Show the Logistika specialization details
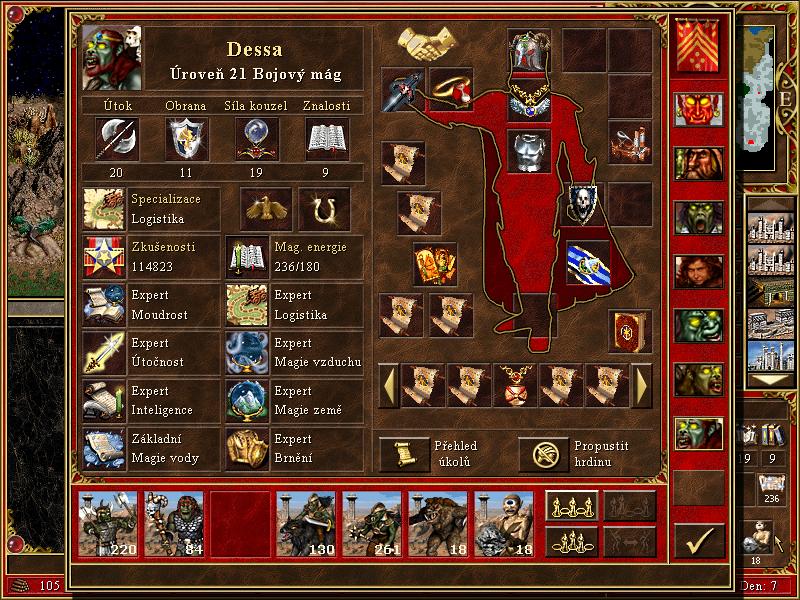Viewport: 800px width, 600px height. tap(104, 209)
